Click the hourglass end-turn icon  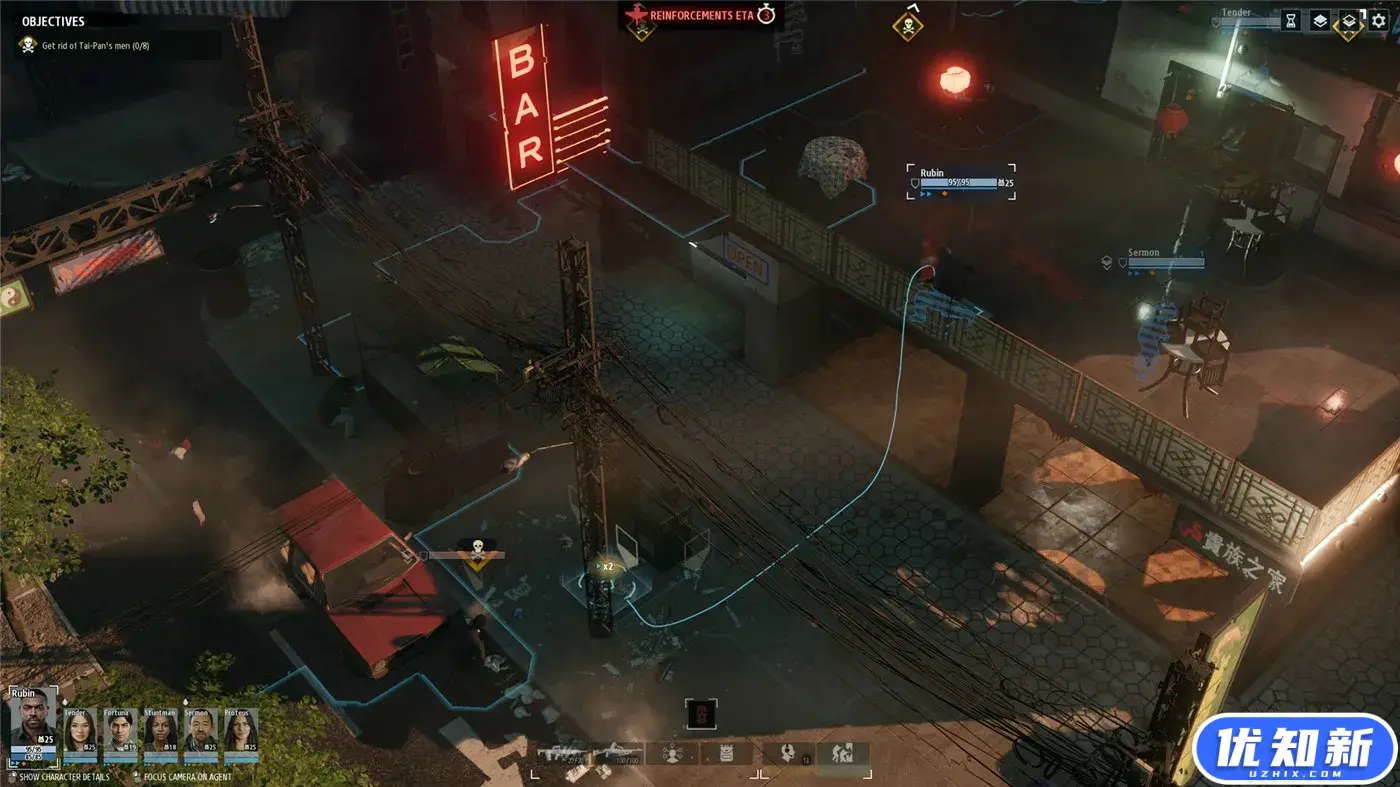(x=1290, y=18)
